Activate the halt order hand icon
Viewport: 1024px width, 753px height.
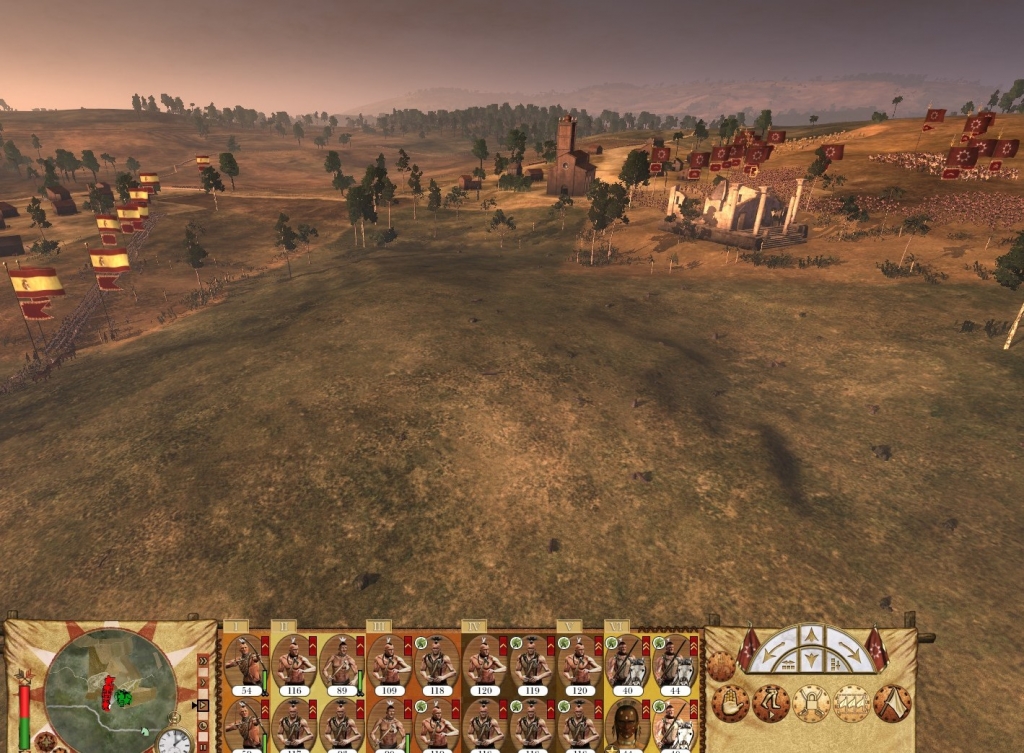(730, 703)
